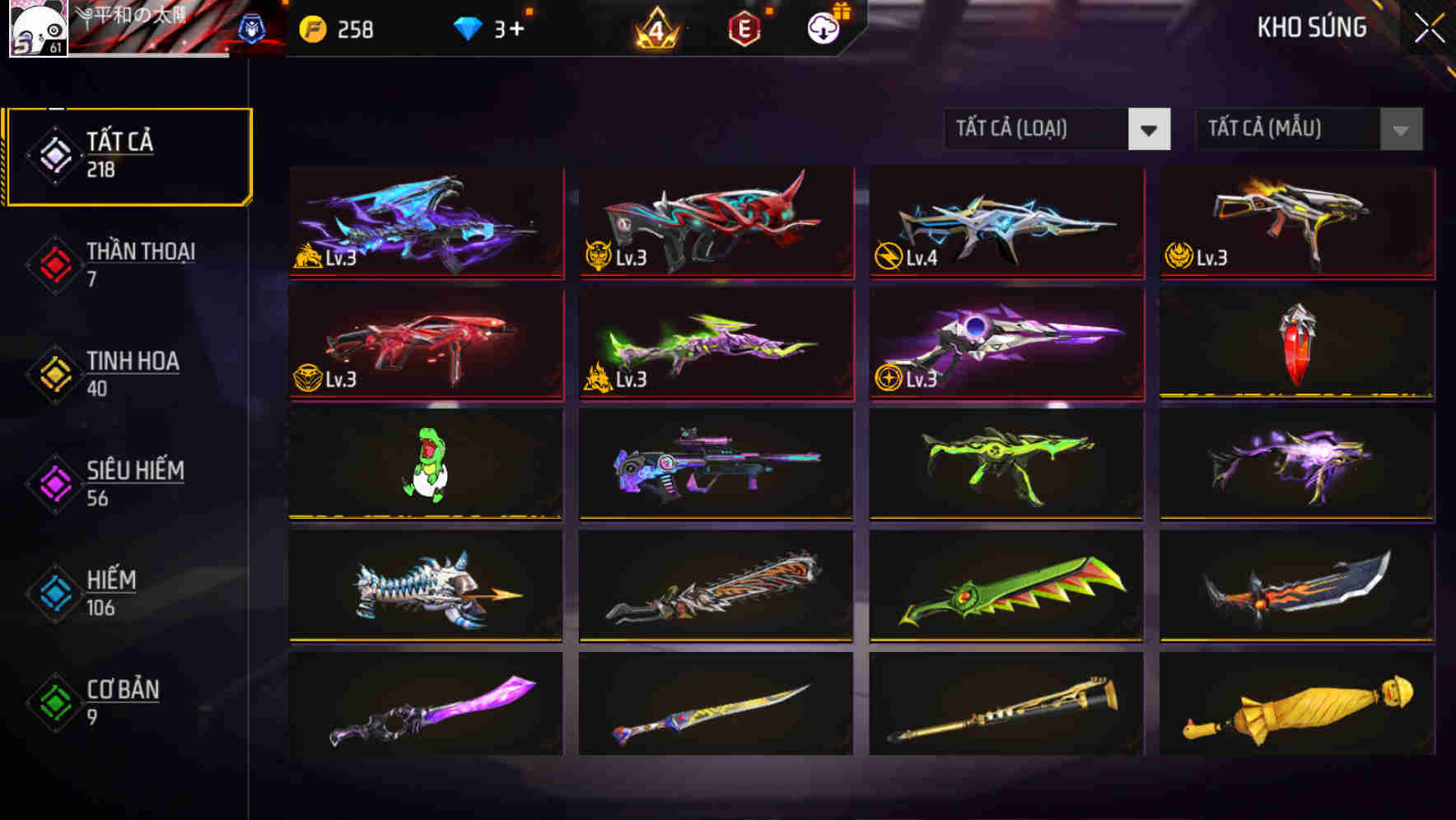Click the red E event icon
Image resolution: width=1456 pixels, height=820 pixels.
click(x=744, y=27)
